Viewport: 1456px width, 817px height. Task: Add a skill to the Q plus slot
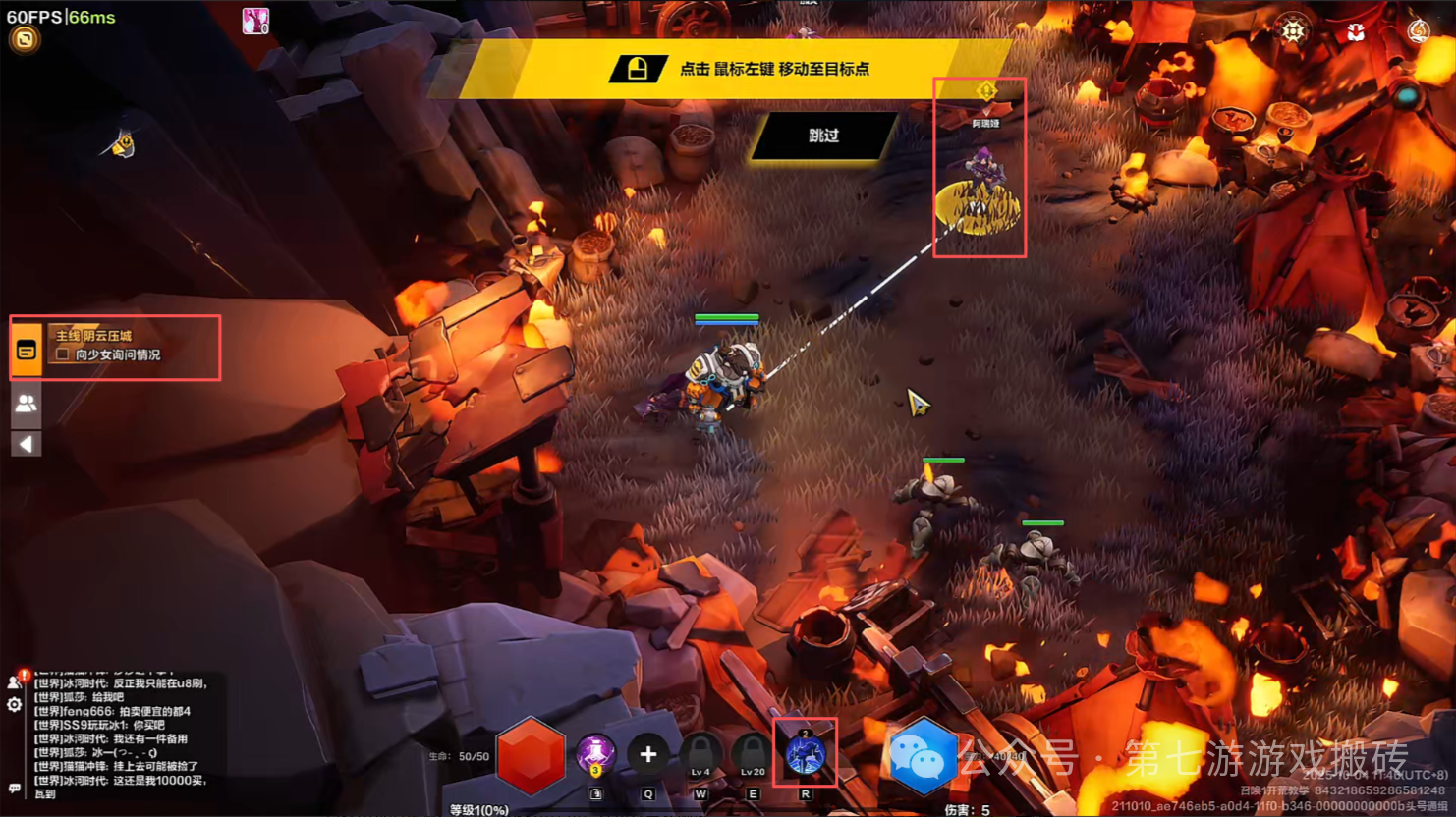click(647, 754)
